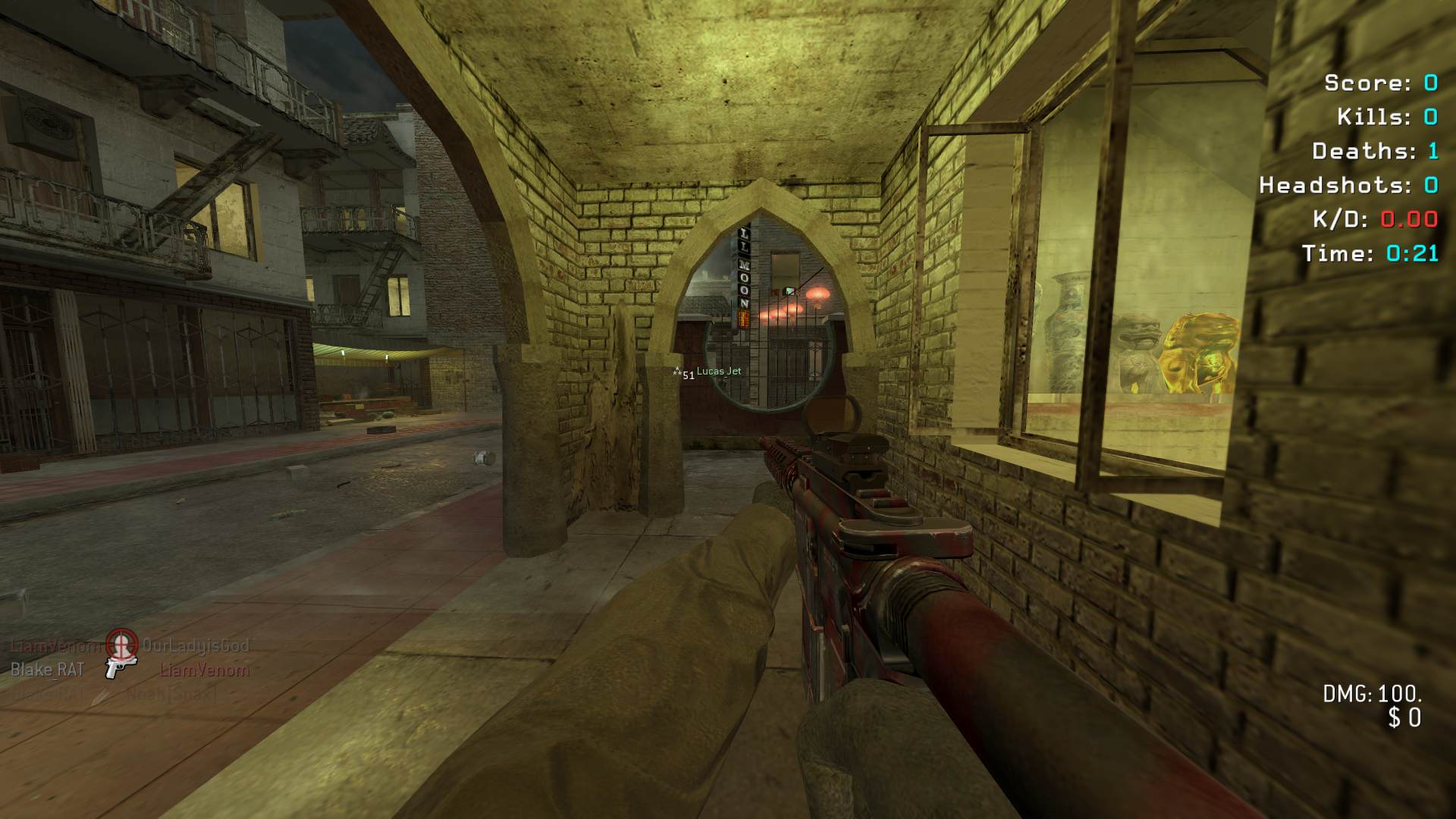Image resolution: width=1456 pixels, height=819 pixels.
Task: Select the Lucas_Jet player name tag
Action: [718, 371]
